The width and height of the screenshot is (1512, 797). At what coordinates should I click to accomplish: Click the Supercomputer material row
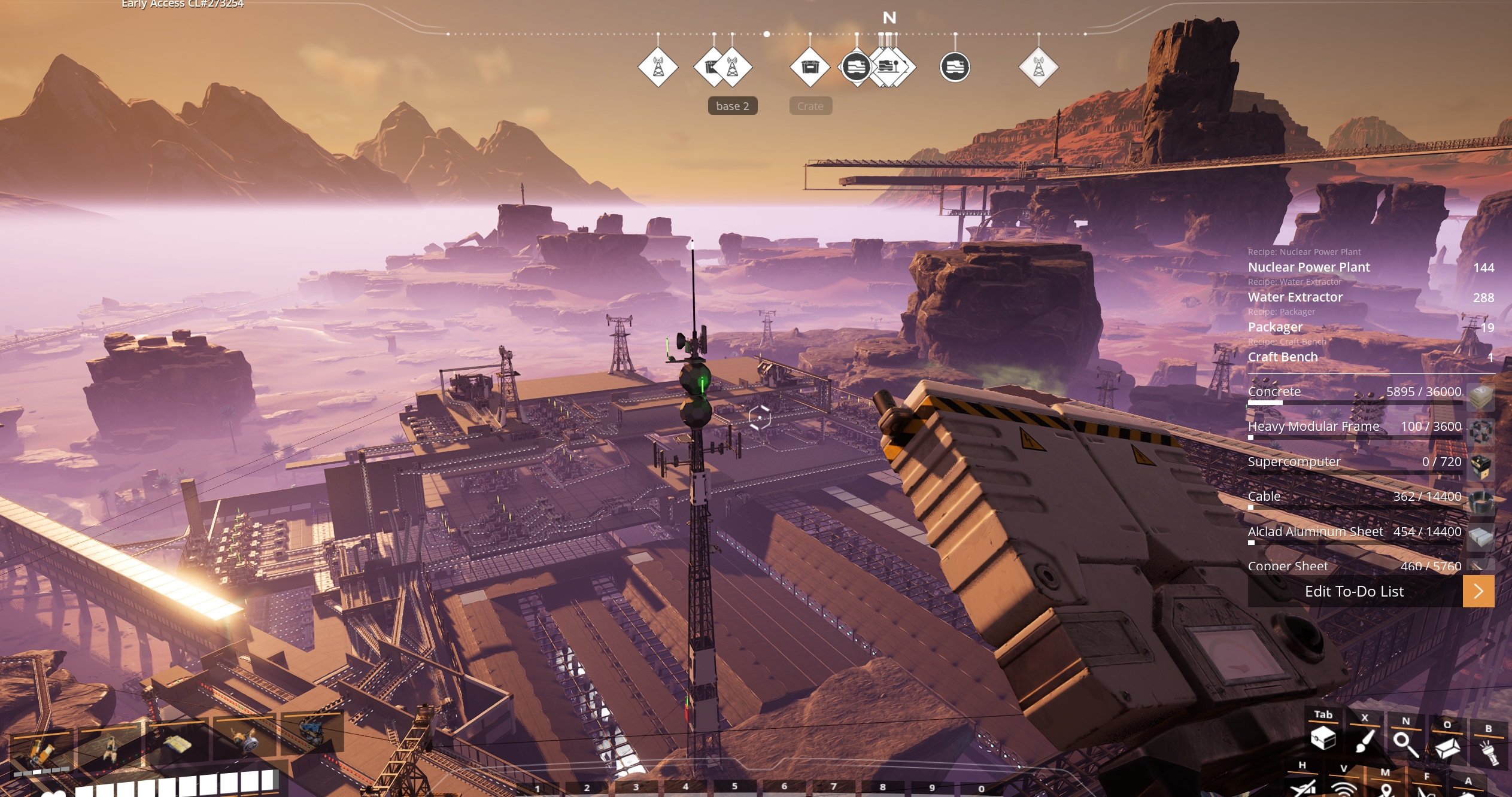pyautogui.click(x=1354, y=462)
